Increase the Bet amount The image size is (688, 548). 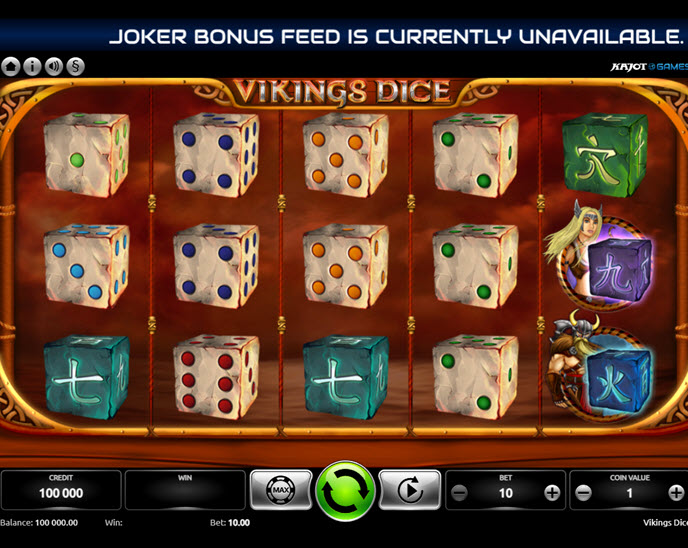pyautogui.click(x=551, y=492)
